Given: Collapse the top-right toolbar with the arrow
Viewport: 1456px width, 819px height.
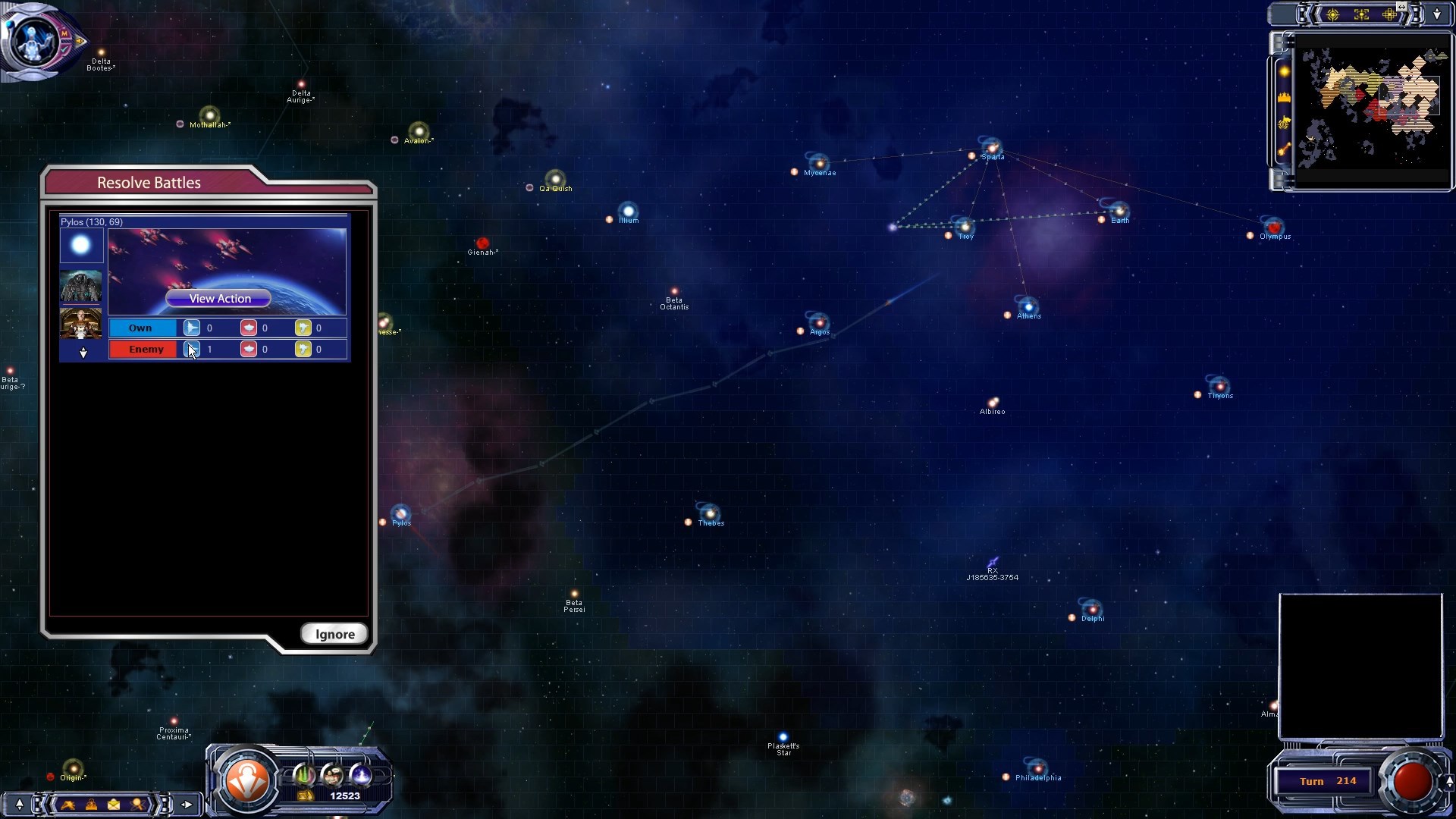Looking at the screenshot, I should tap(1437, 14).
